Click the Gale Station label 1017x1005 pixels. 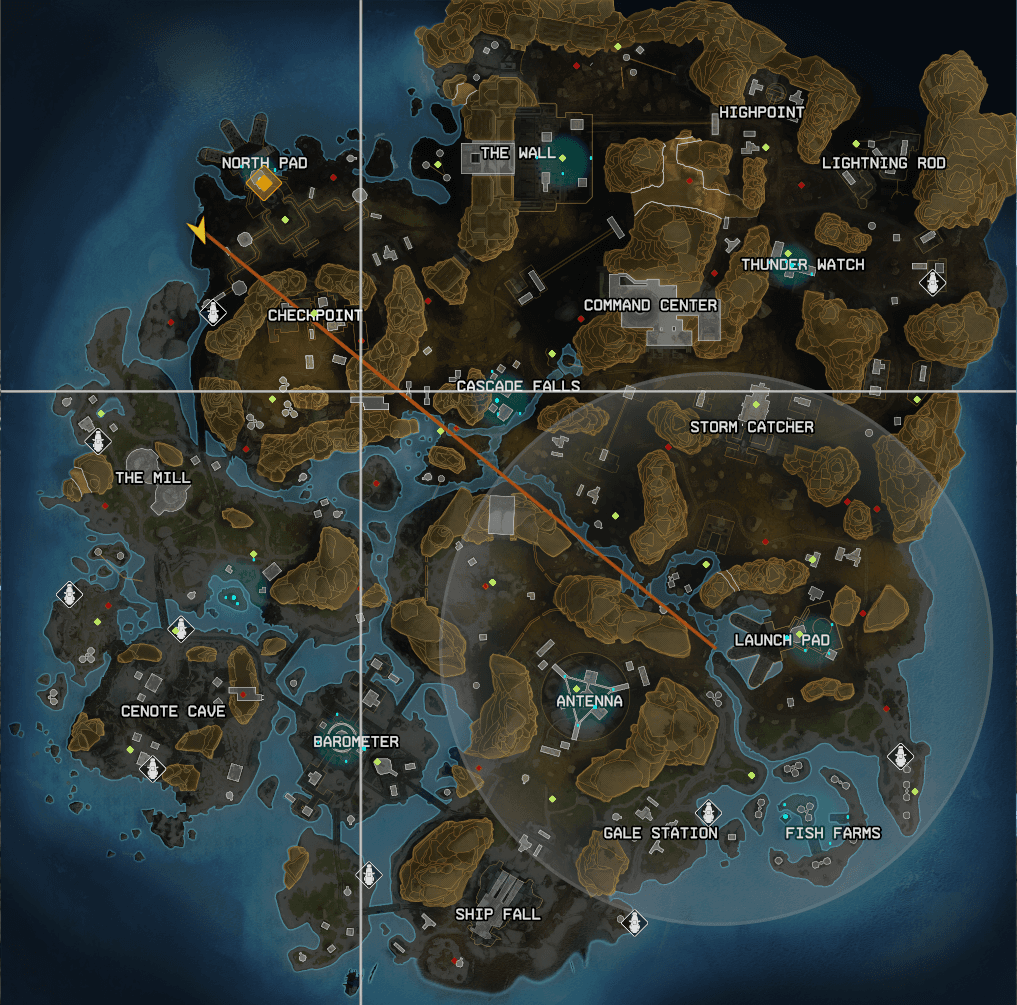click(660, 833)
